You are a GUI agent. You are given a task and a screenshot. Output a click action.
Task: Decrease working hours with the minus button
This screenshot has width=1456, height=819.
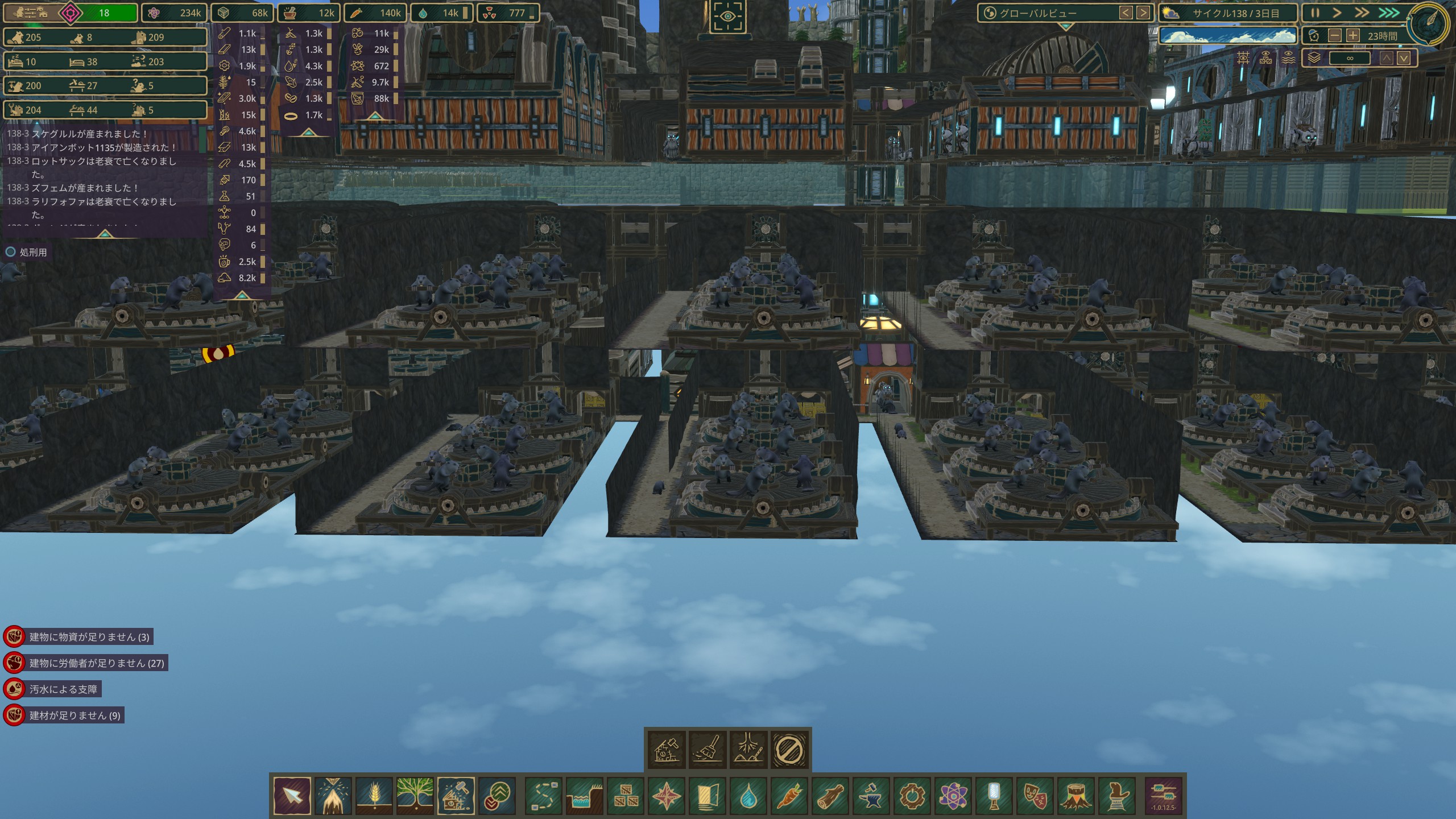pos(1334,36)
